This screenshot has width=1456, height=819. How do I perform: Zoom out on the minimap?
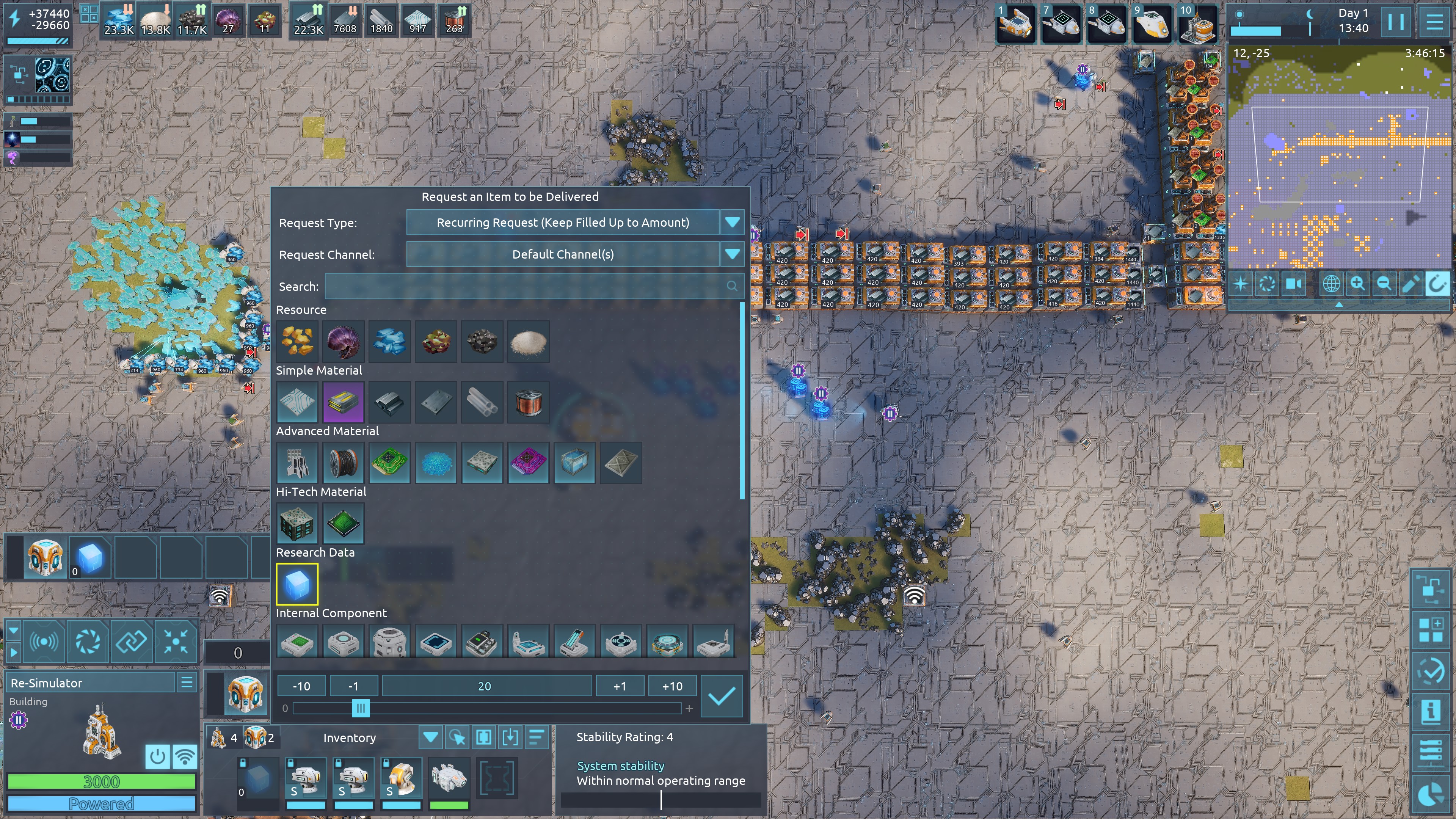click(x=1384, y=284)
